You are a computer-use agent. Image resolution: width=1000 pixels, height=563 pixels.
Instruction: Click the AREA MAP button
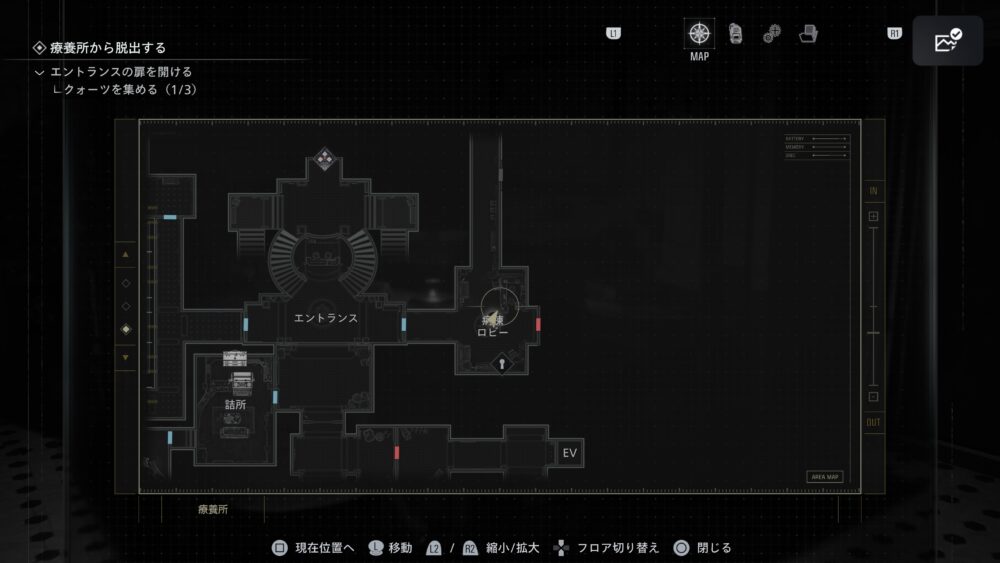pos(824,477)
